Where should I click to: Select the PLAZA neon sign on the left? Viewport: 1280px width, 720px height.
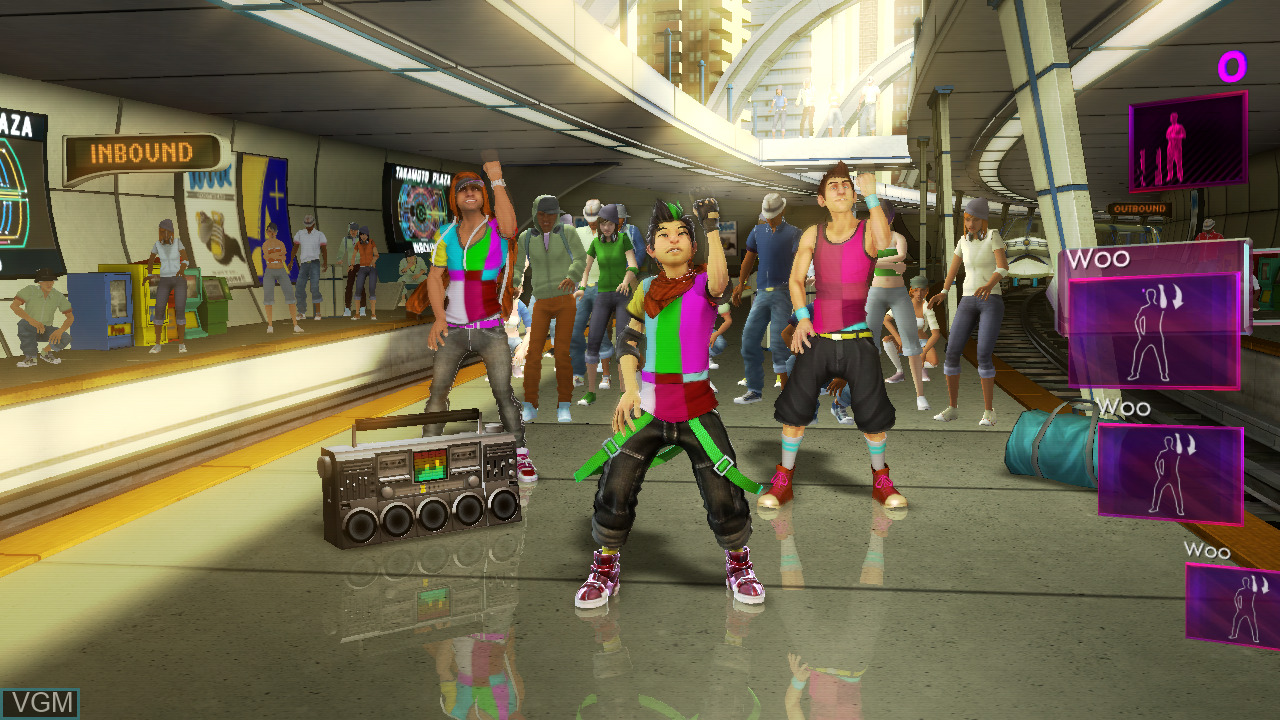coord(17,127)
